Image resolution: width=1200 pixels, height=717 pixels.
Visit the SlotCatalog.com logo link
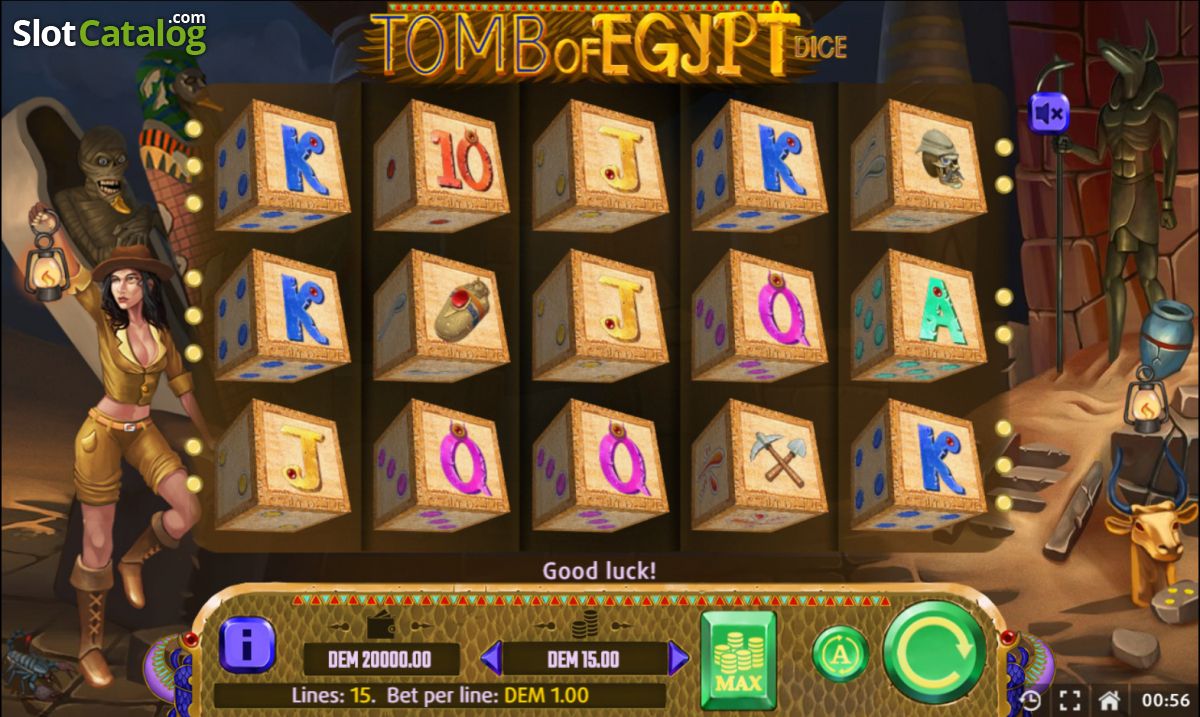pyautogui.click(x=109, y=34)
